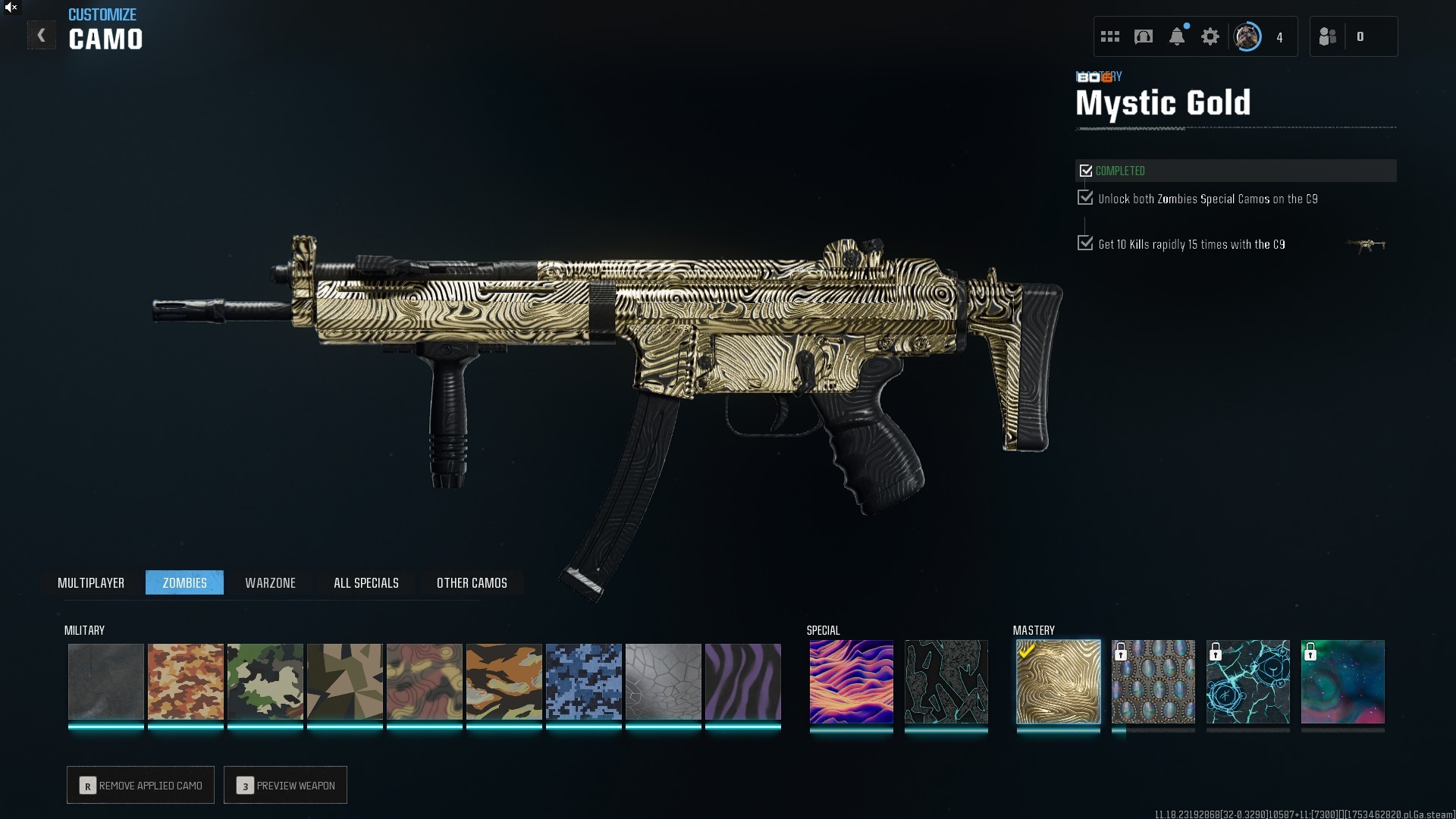Remove the applied camo
This screenshot has height=819, width=1456.
[x=141, y=785]
